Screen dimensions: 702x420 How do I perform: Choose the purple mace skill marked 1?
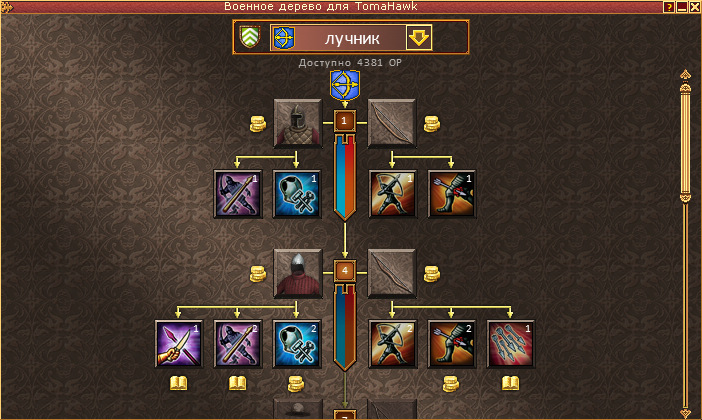238,193
